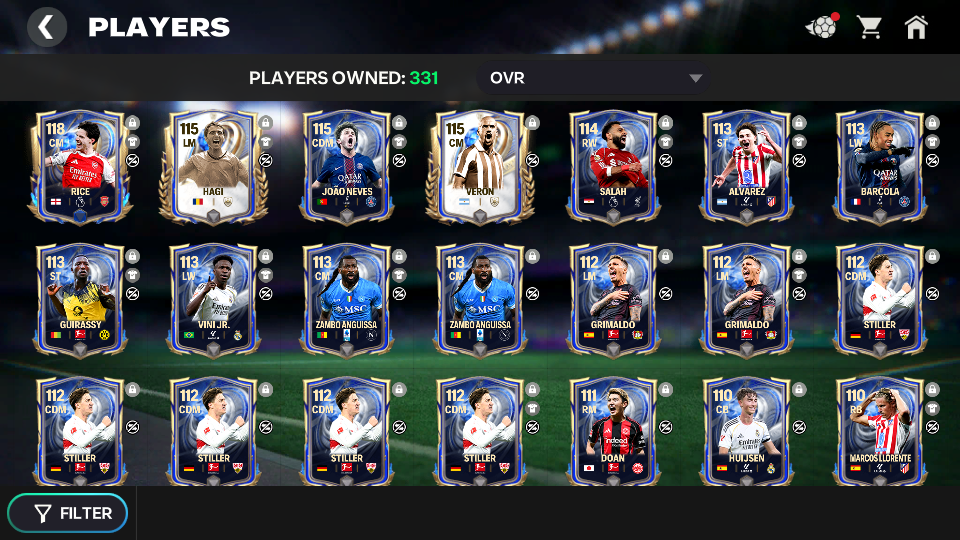The width and height of the screenshot is (960, 540).
Task: Choose the Hagi 115 LM card
Action: point(212,165)
